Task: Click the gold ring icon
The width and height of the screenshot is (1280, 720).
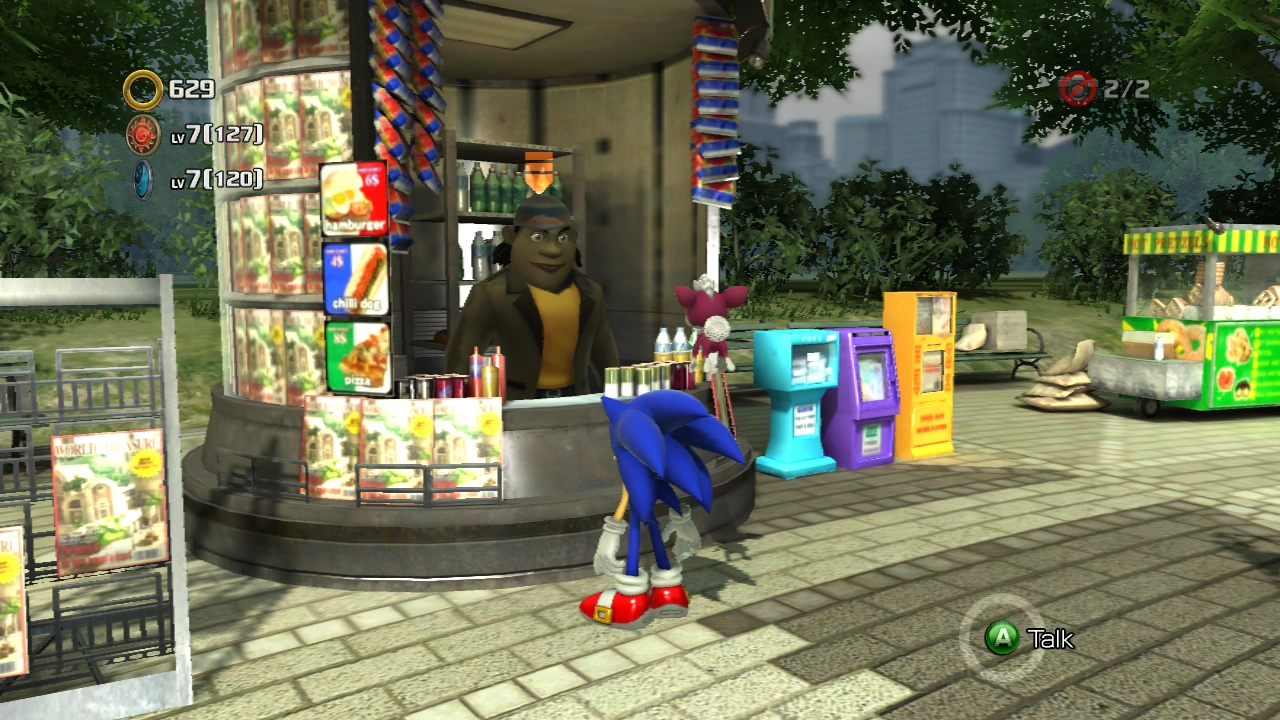Action: [x=143, y=90]
